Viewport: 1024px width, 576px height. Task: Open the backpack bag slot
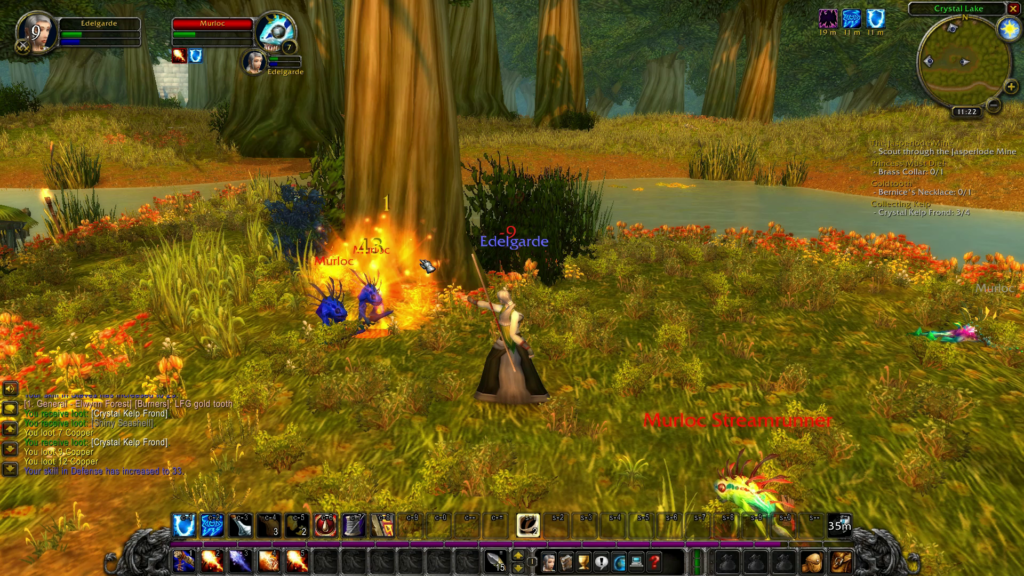[841, 561]
